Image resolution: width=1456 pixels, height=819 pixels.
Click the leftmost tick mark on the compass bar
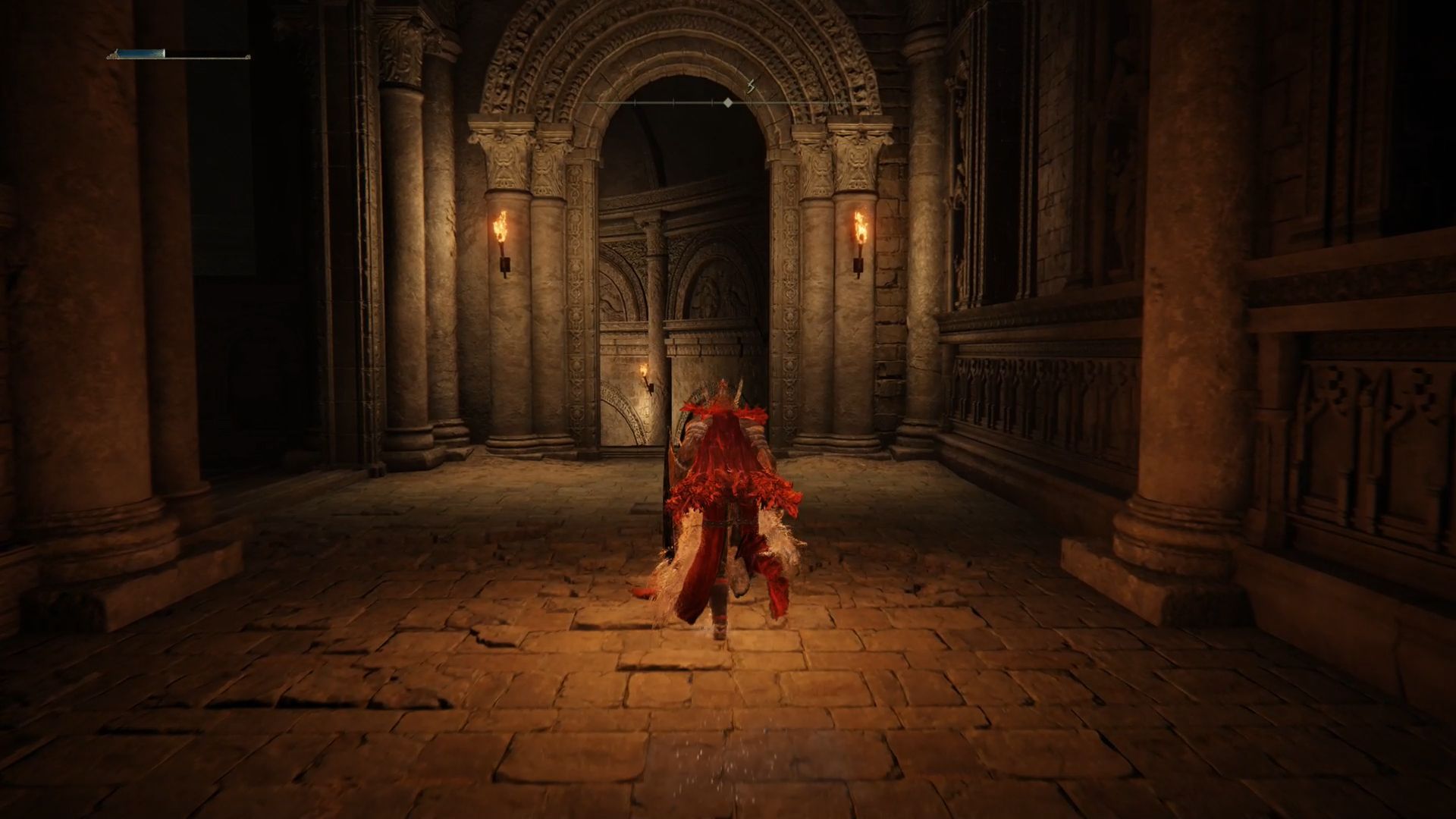(634, 102)
